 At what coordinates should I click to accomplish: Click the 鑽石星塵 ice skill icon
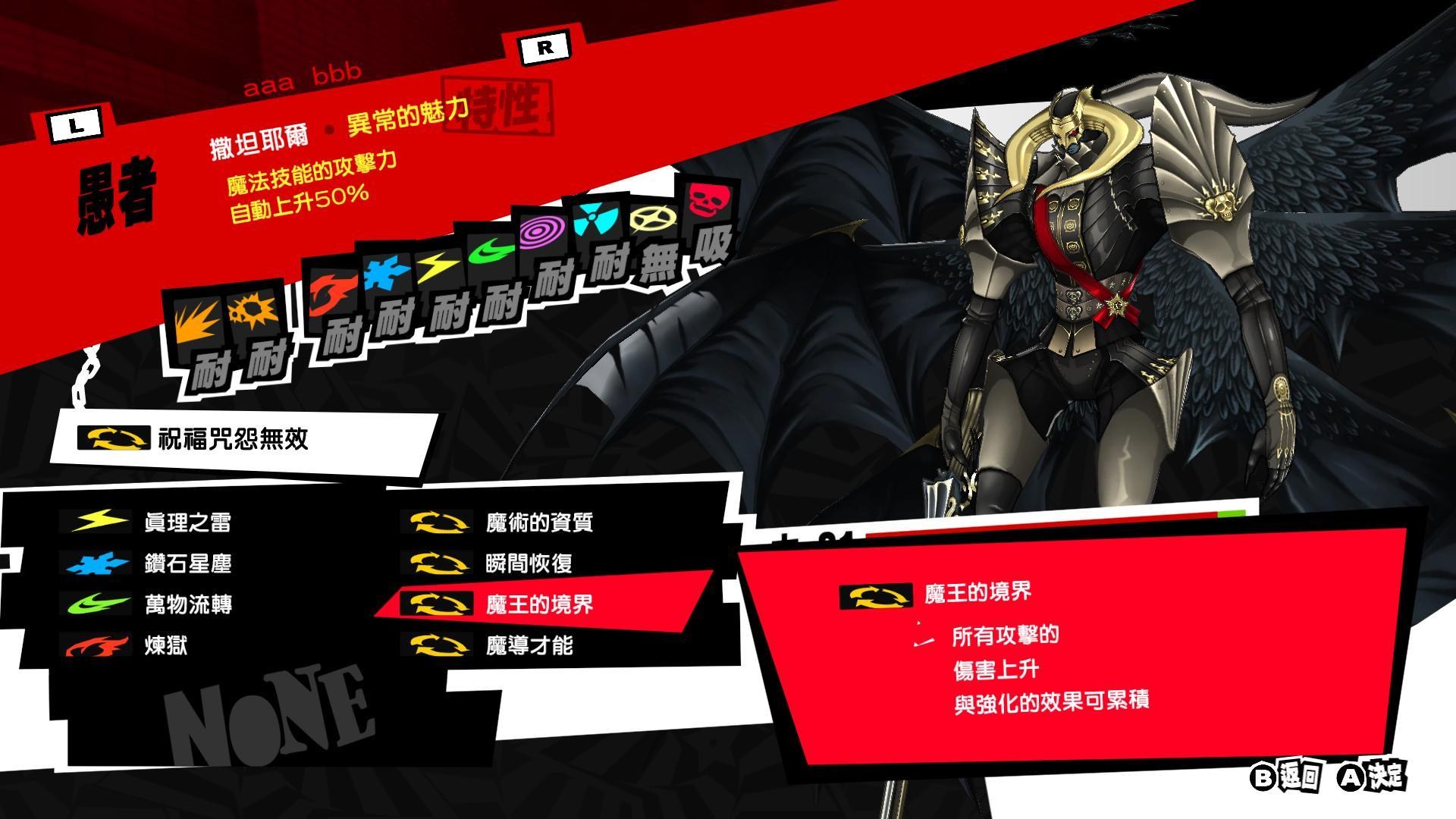coord(95,563)
